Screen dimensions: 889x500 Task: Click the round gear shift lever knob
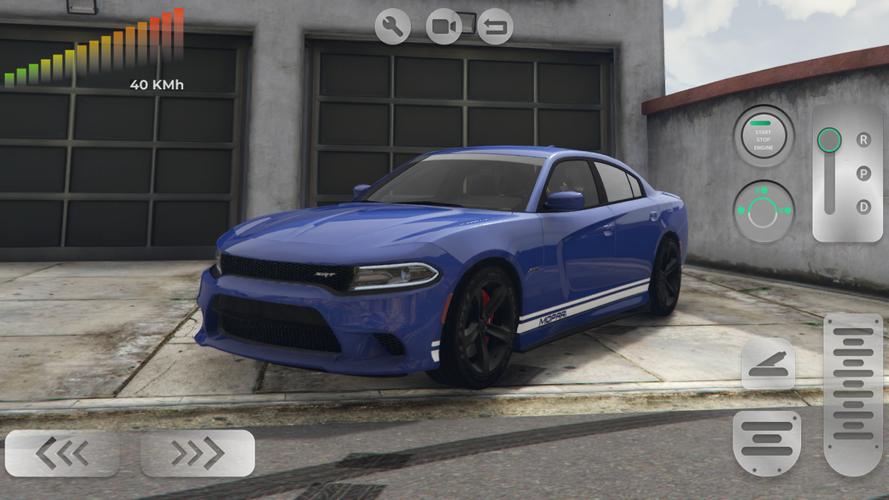coord(829,140)
